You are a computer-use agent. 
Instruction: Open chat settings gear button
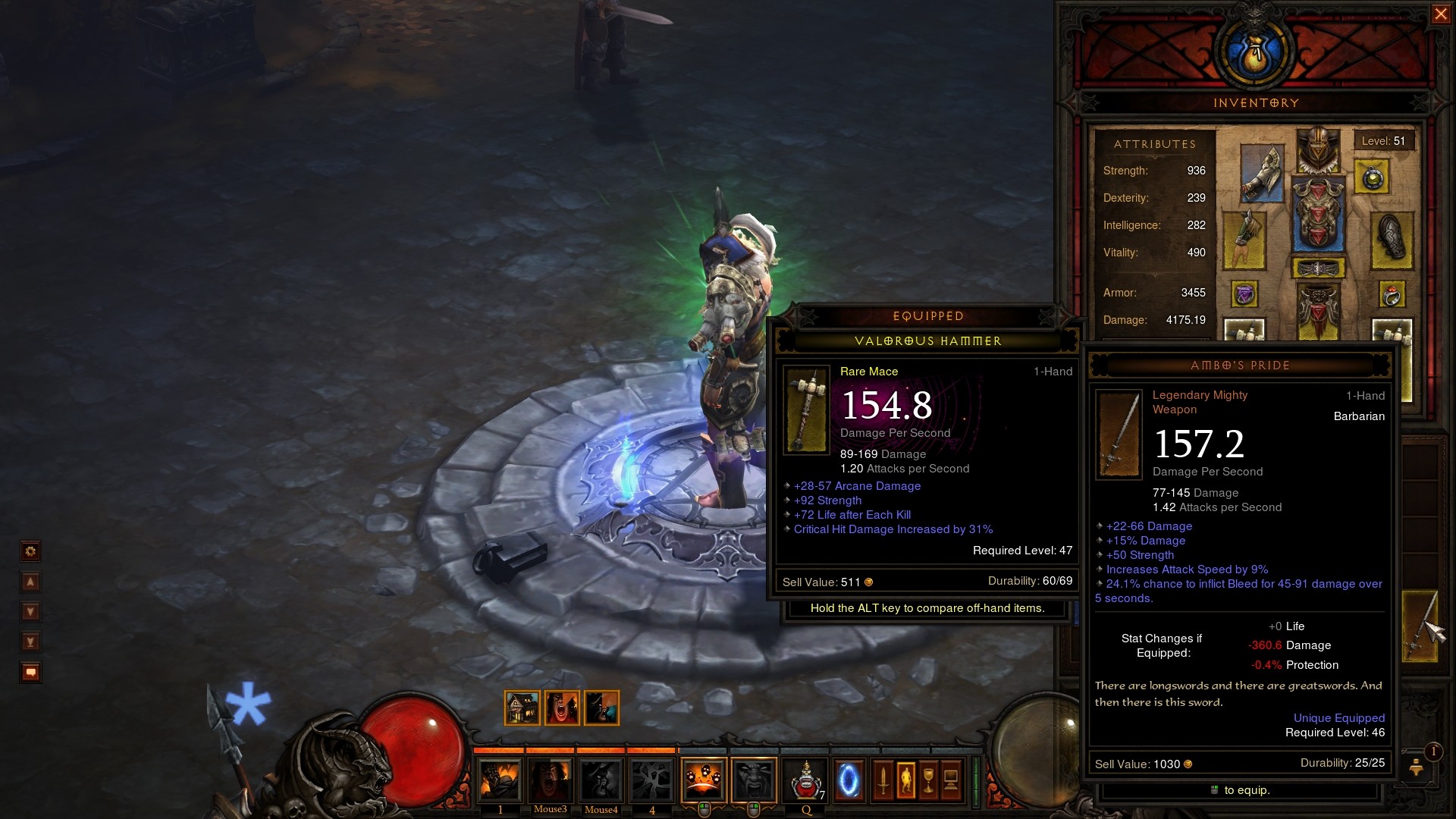click(30, 551)
